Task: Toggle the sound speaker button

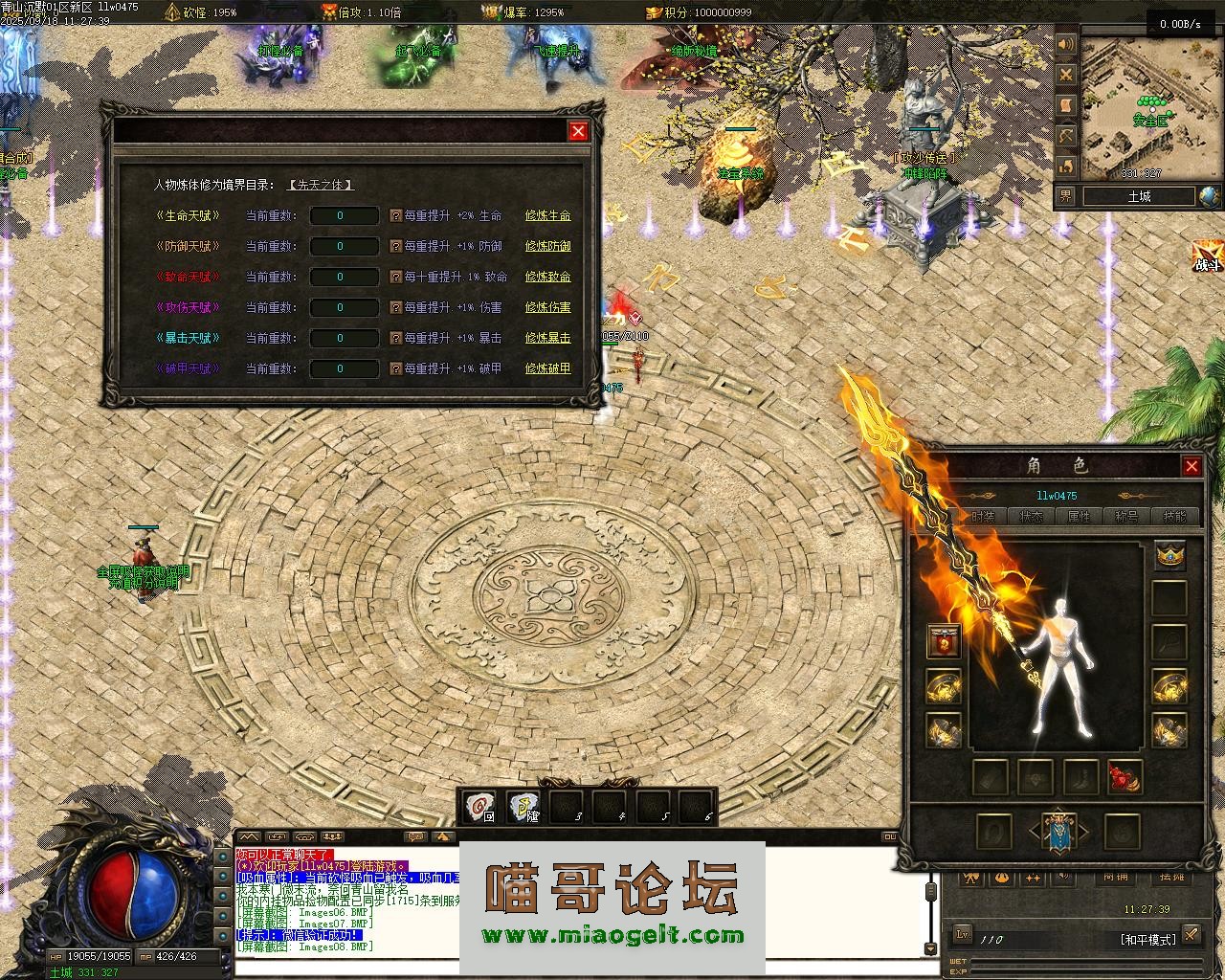Action: [x=1066, y=45]
